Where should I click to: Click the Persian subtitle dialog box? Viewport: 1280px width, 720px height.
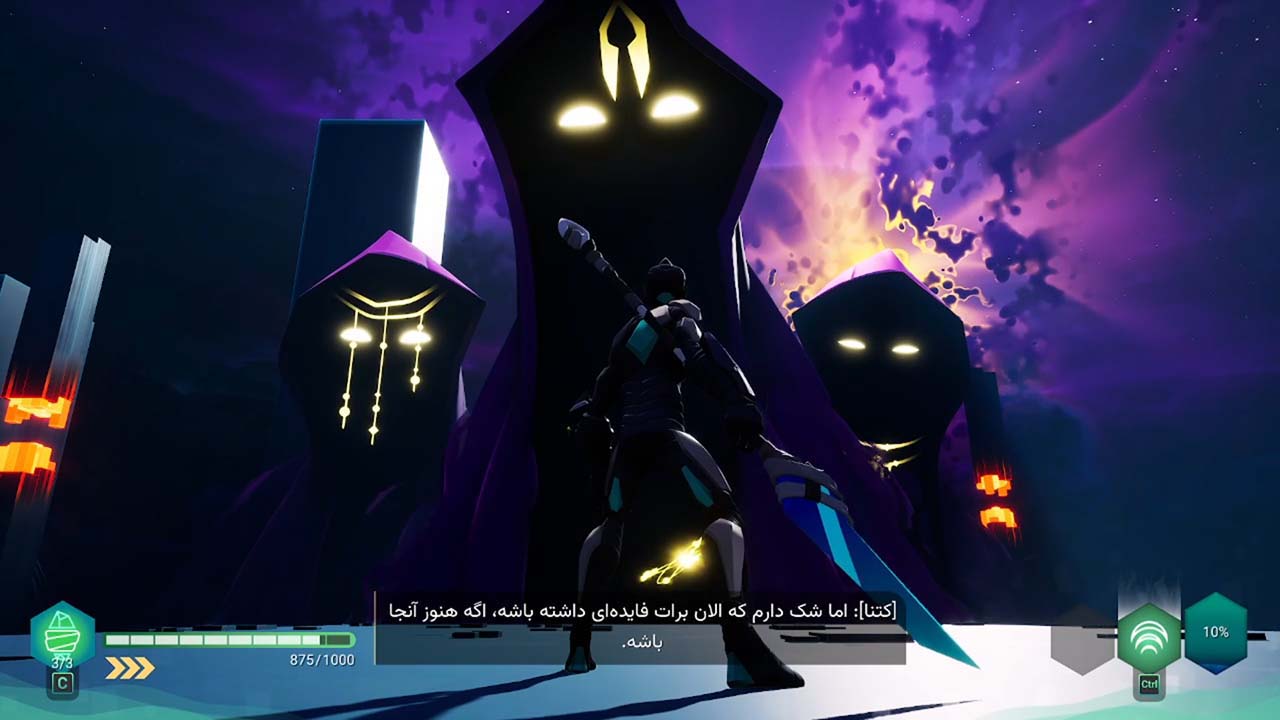pyautogui.click(x=640, y=626)
